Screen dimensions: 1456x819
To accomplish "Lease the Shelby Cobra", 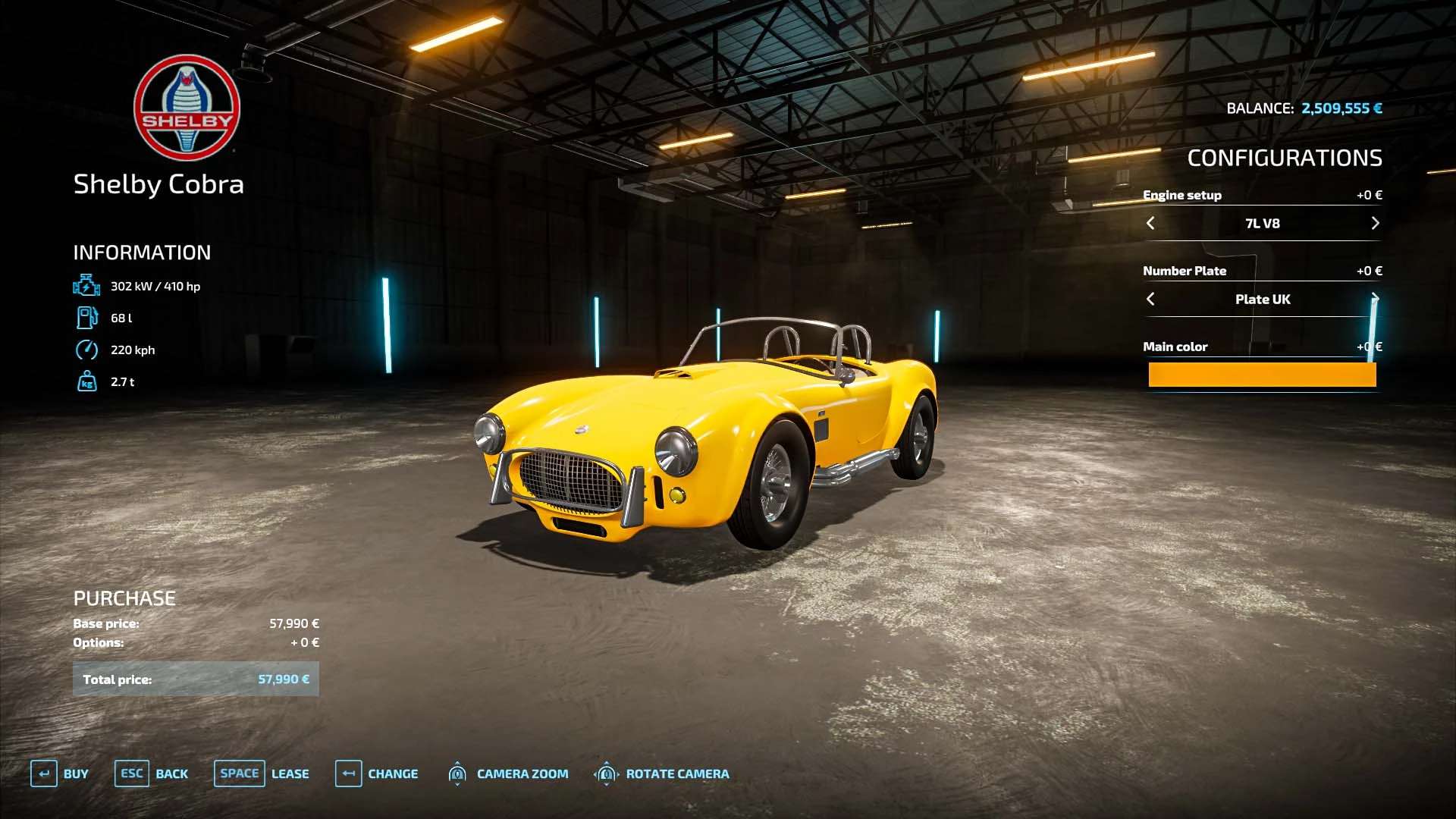I will pos(261,773).
